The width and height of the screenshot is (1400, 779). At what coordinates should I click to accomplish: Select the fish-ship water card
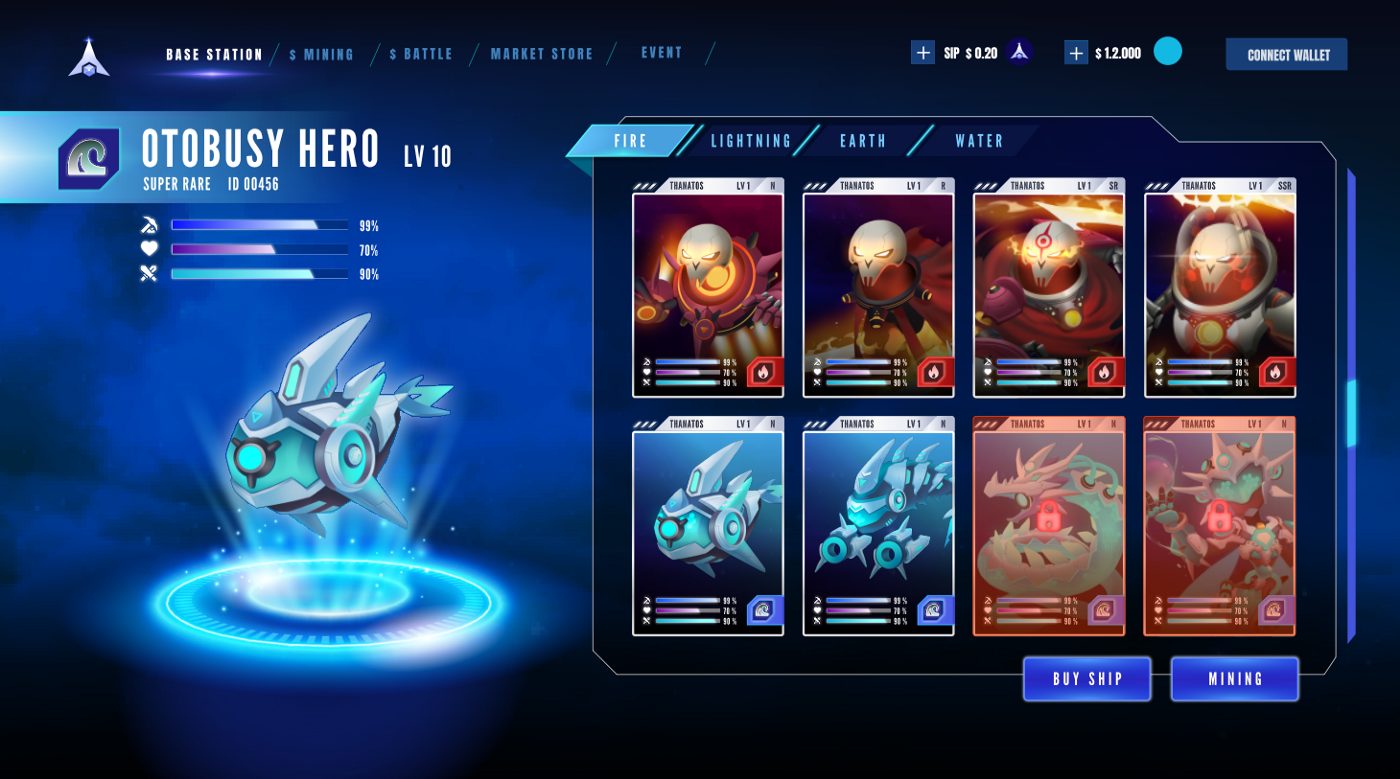click(708, 526)
